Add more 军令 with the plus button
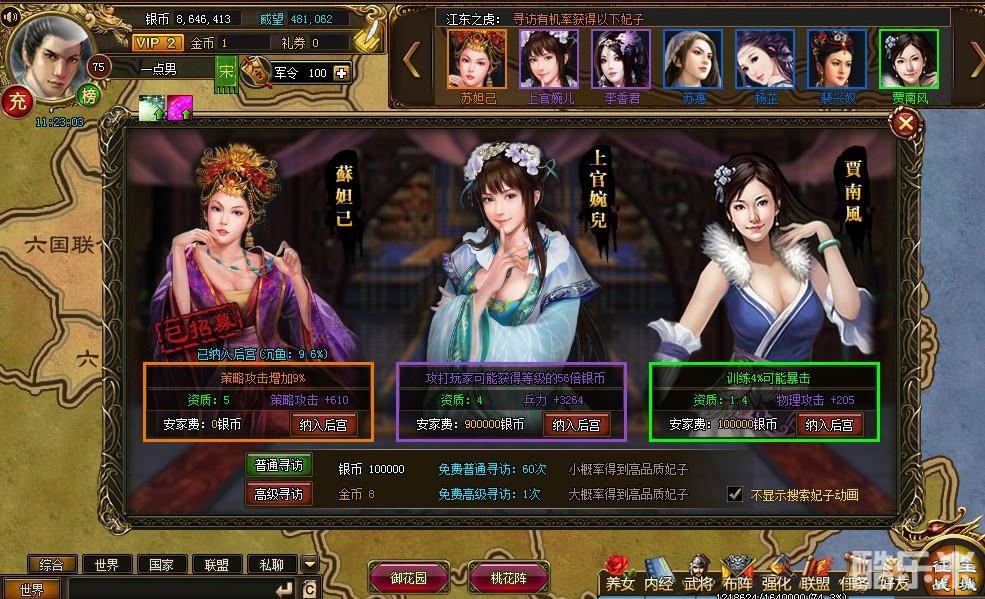Viewport: 985px width, 599px height. coord(343,73)
